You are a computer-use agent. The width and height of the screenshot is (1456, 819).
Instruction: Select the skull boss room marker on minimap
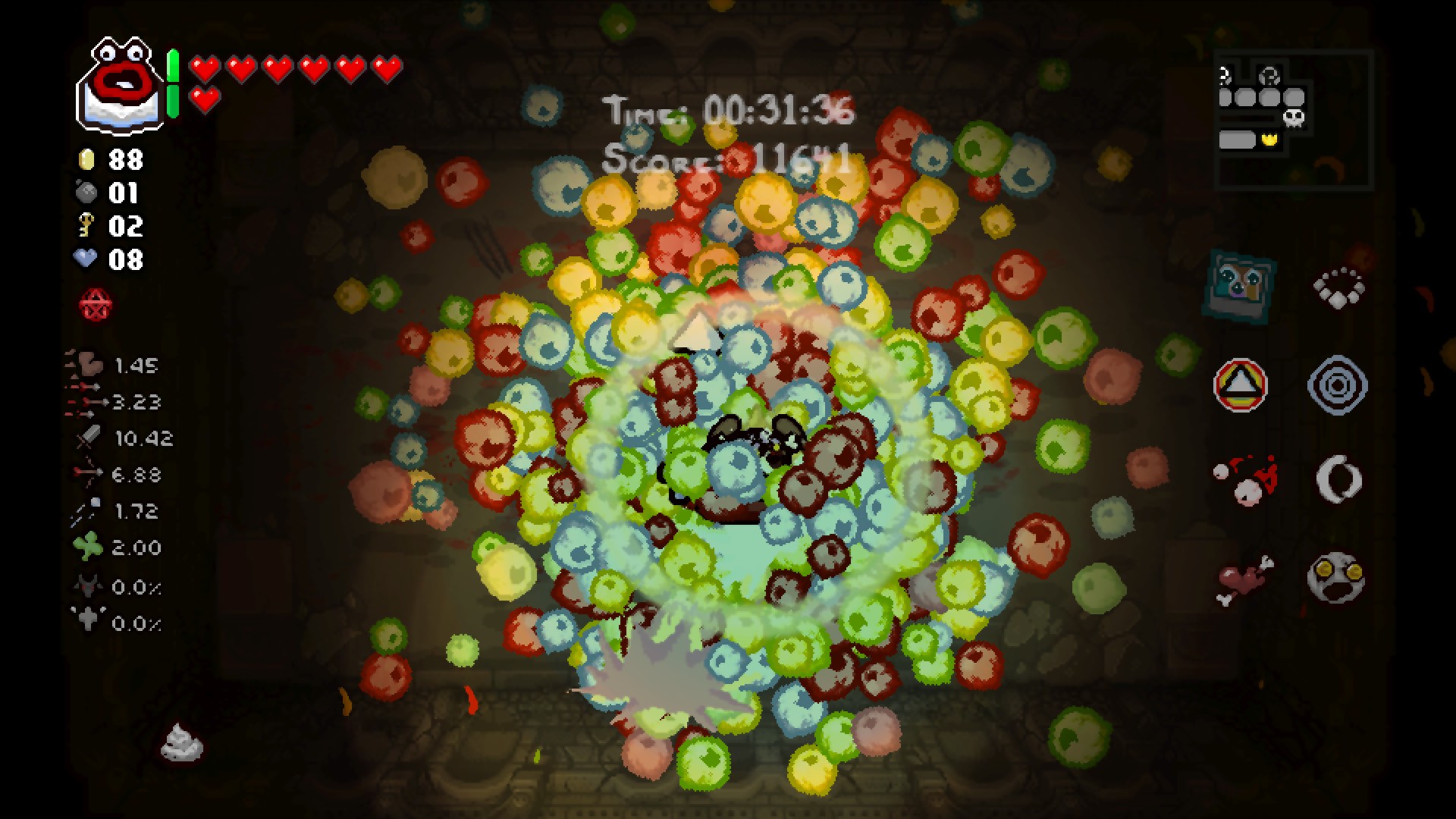tap(1294, 118)
